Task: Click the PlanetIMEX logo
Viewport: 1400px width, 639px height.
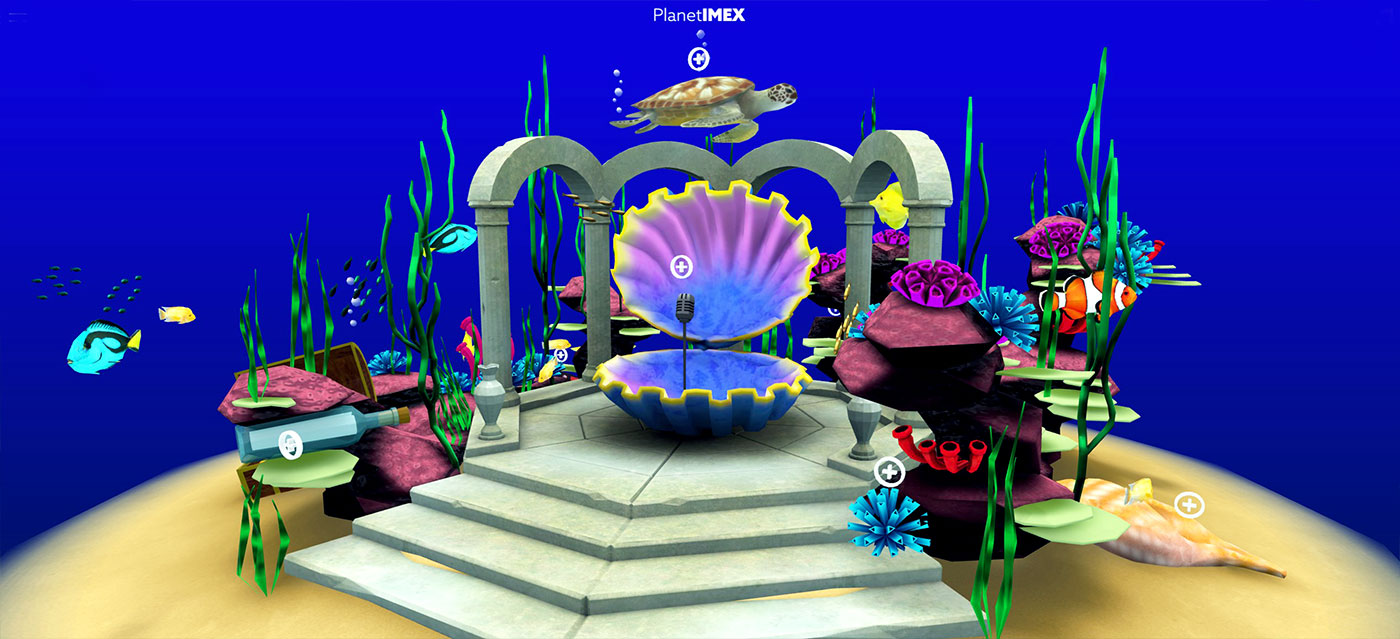Action: (698, 15)
